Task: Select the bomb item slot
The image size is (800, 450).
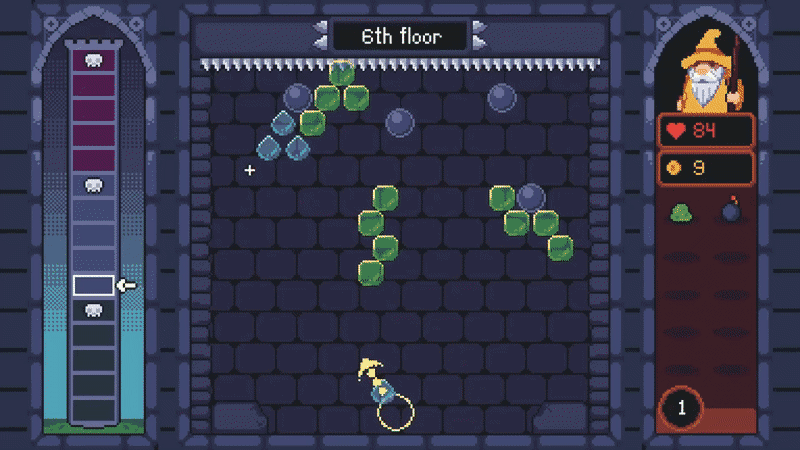Action: [x=731, y=212]
